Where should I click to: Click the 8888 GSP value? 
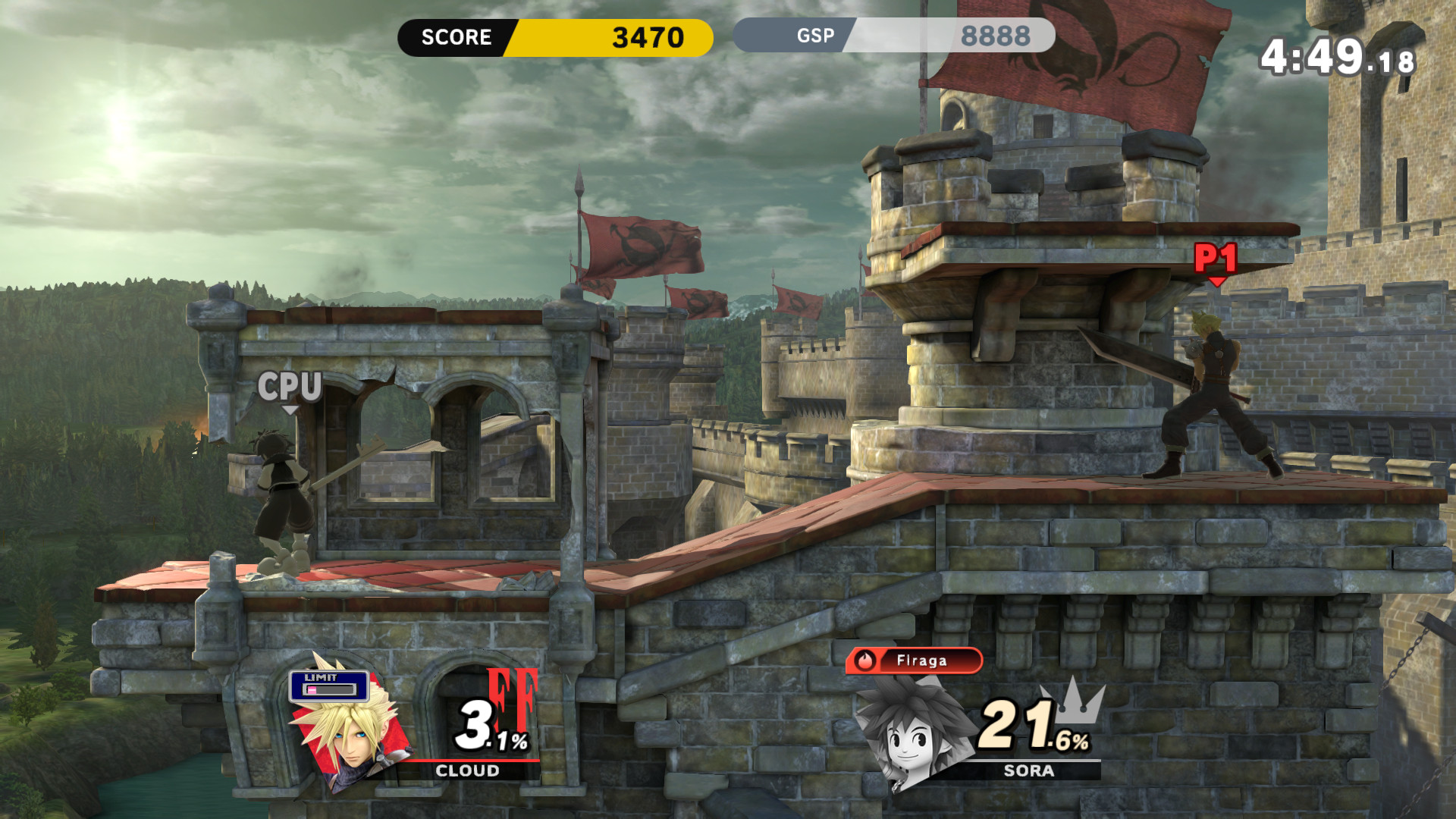pyautogui.click(x=997, y=33)
